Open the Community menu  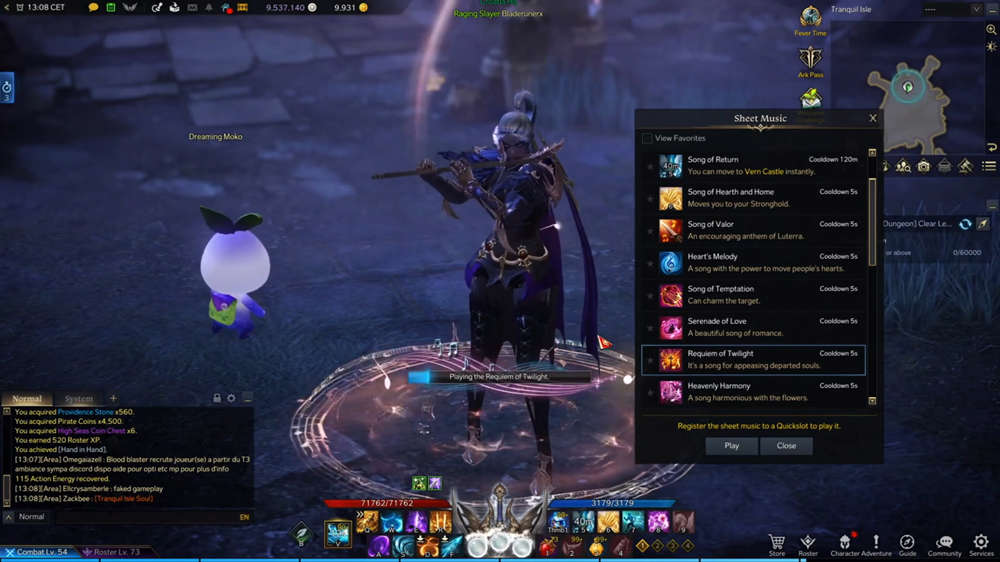pos(944,543)
